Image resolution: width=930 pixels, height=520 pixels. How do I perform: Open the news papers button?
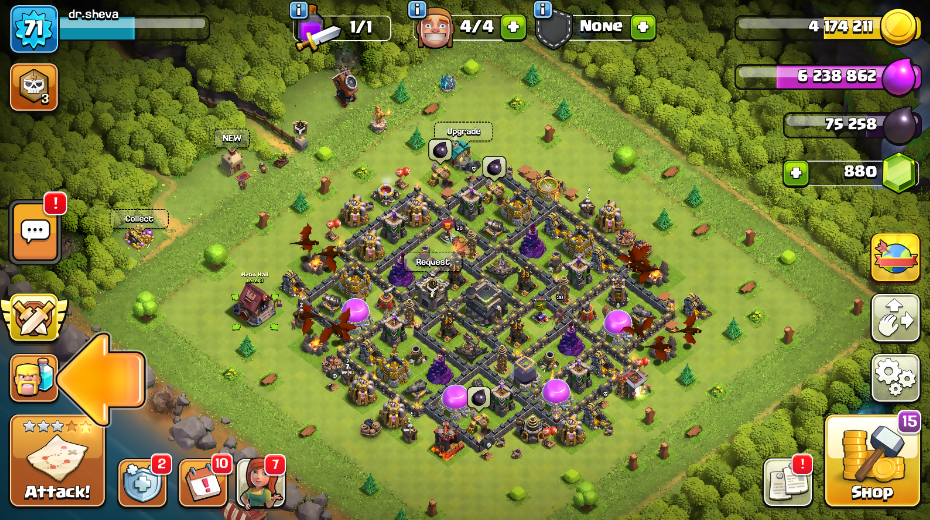(787, 481)
